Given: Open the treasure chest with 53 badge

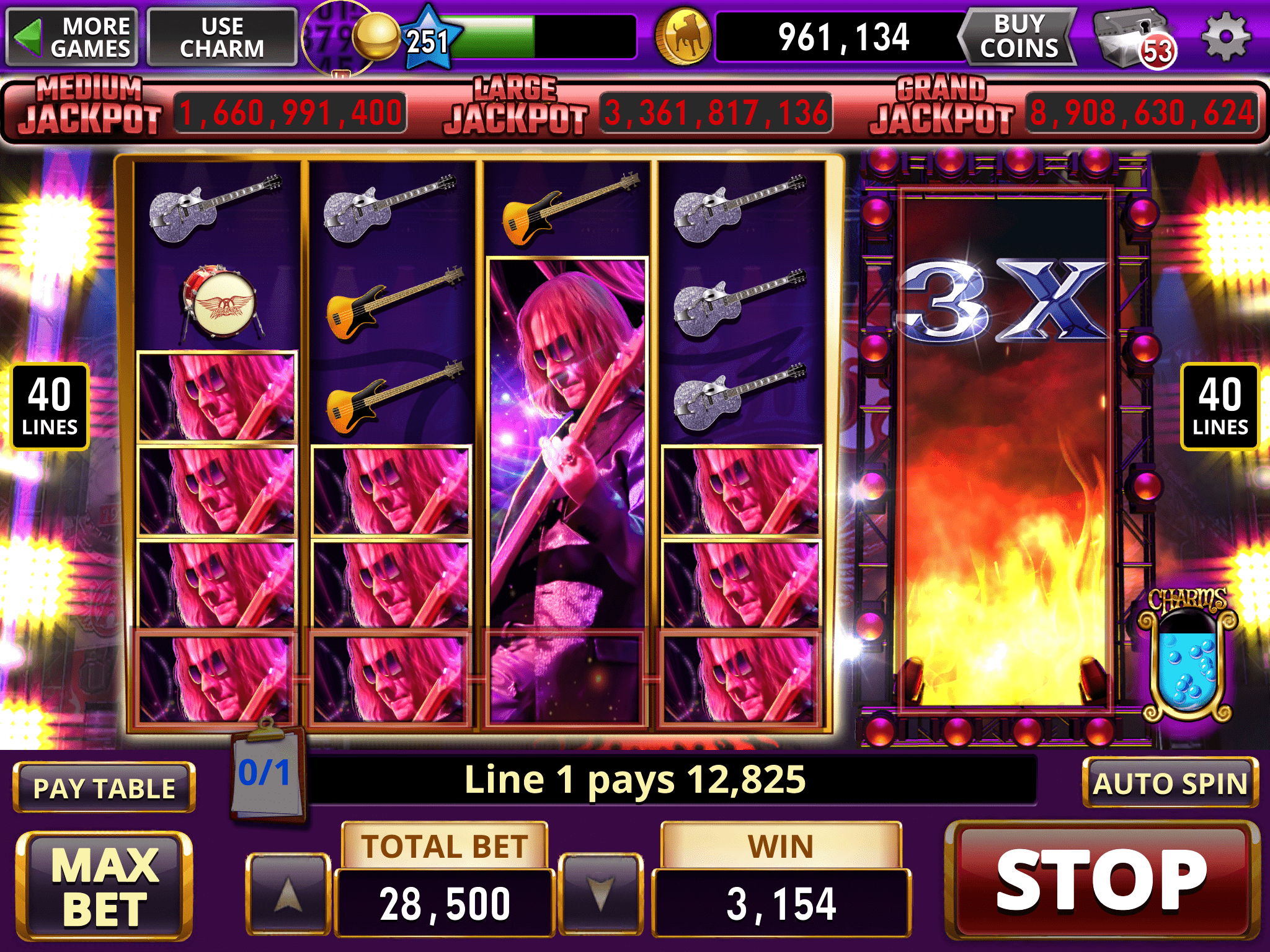Looking at the screenshot, I should (1132, 38).
